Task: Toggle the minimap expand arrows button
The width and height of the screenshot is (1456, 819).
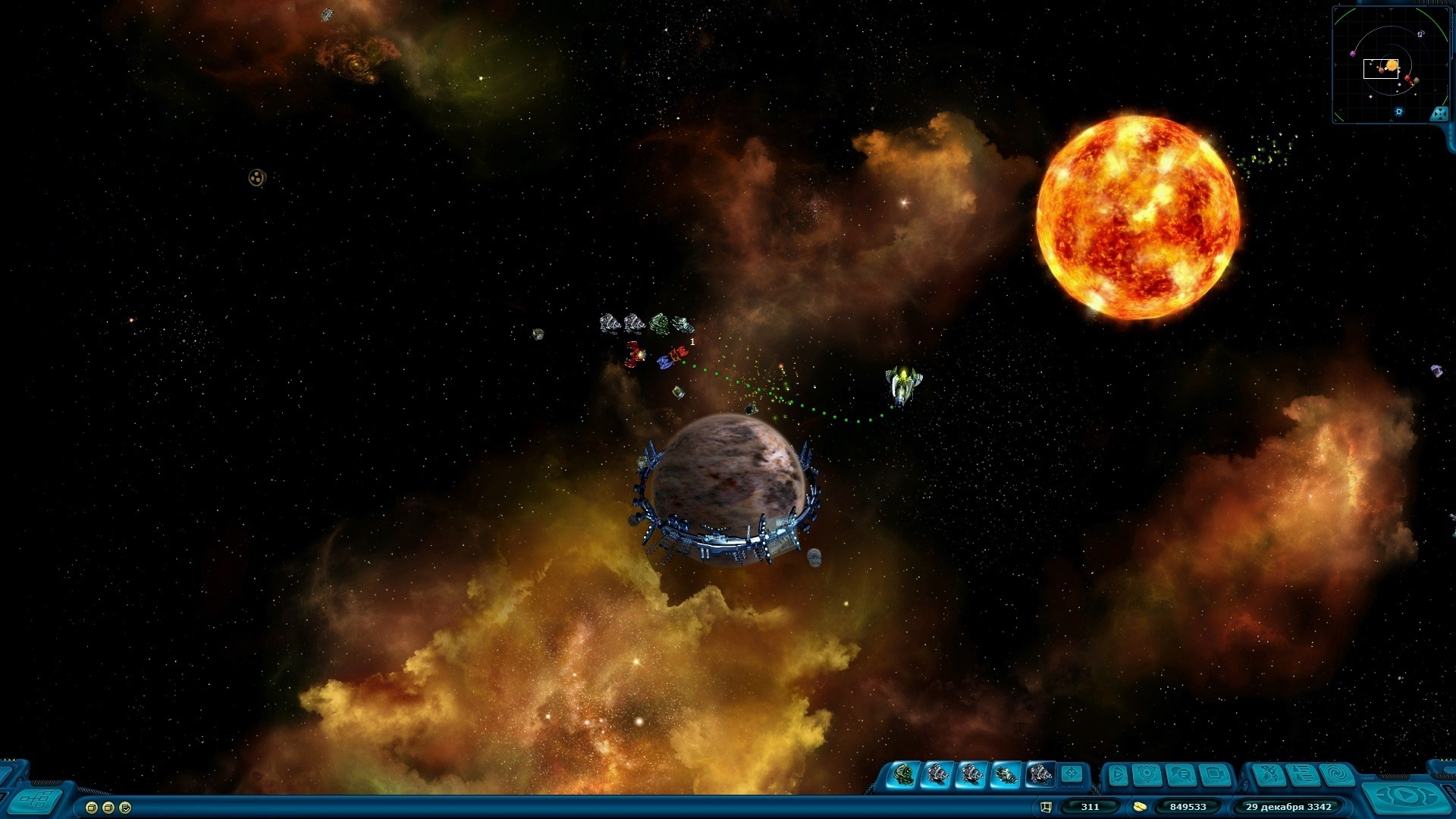Action: tap(1439, 114)
